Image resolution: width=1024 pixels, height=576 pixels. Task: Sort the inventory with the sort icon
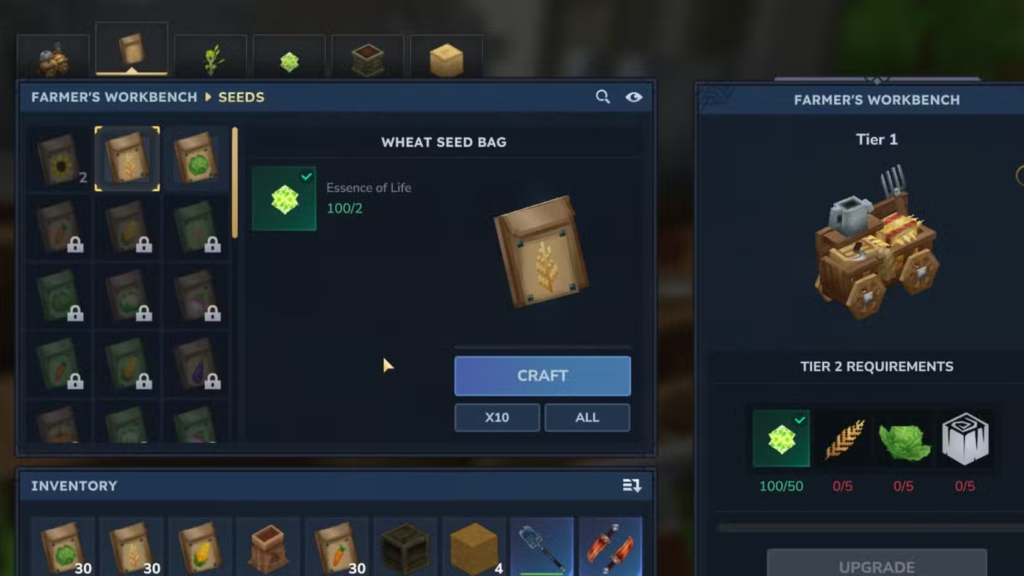point(631,485)
